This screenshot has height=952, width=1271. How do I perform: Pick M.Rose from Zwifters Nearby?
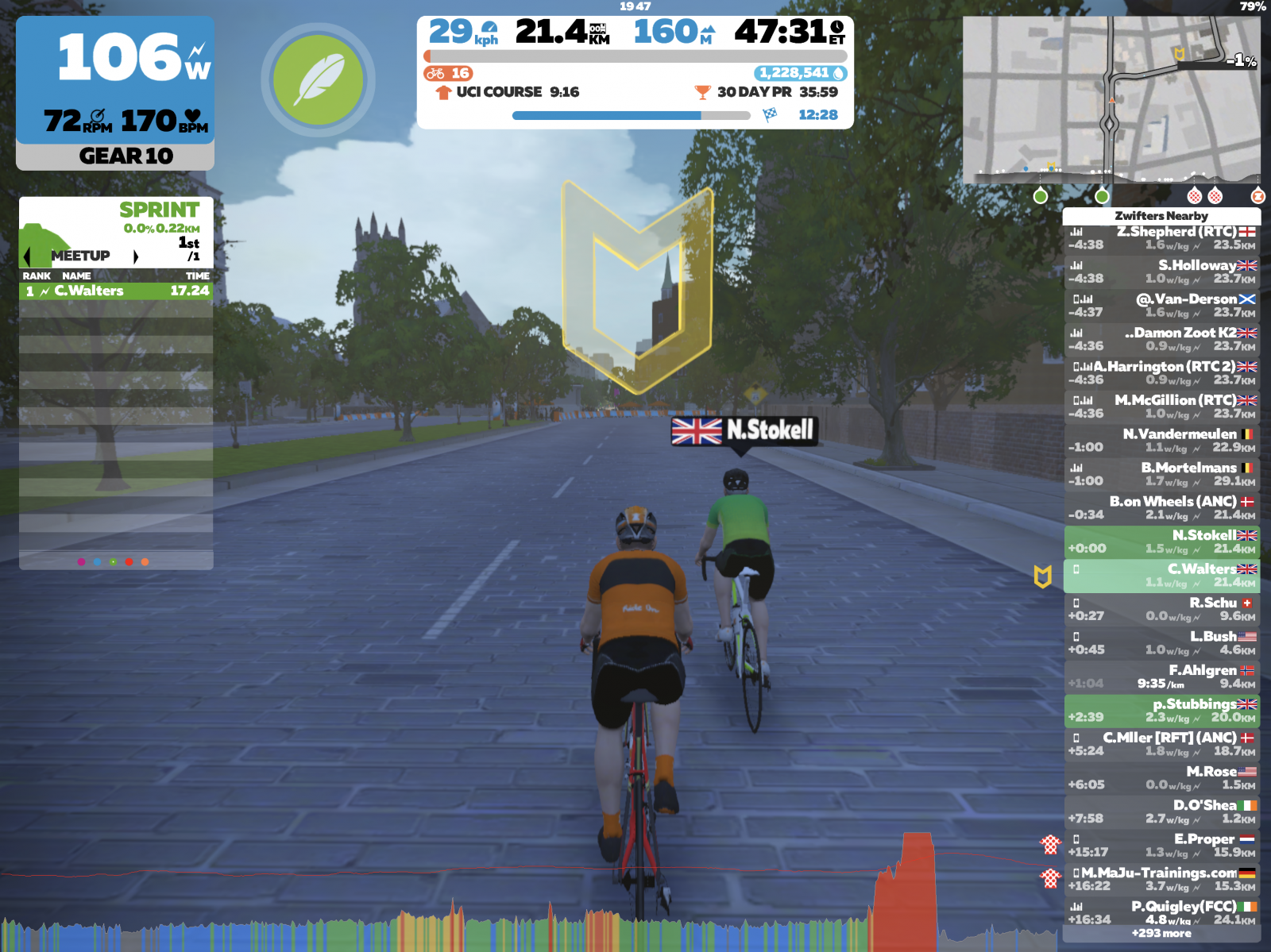pos(1161,778)
